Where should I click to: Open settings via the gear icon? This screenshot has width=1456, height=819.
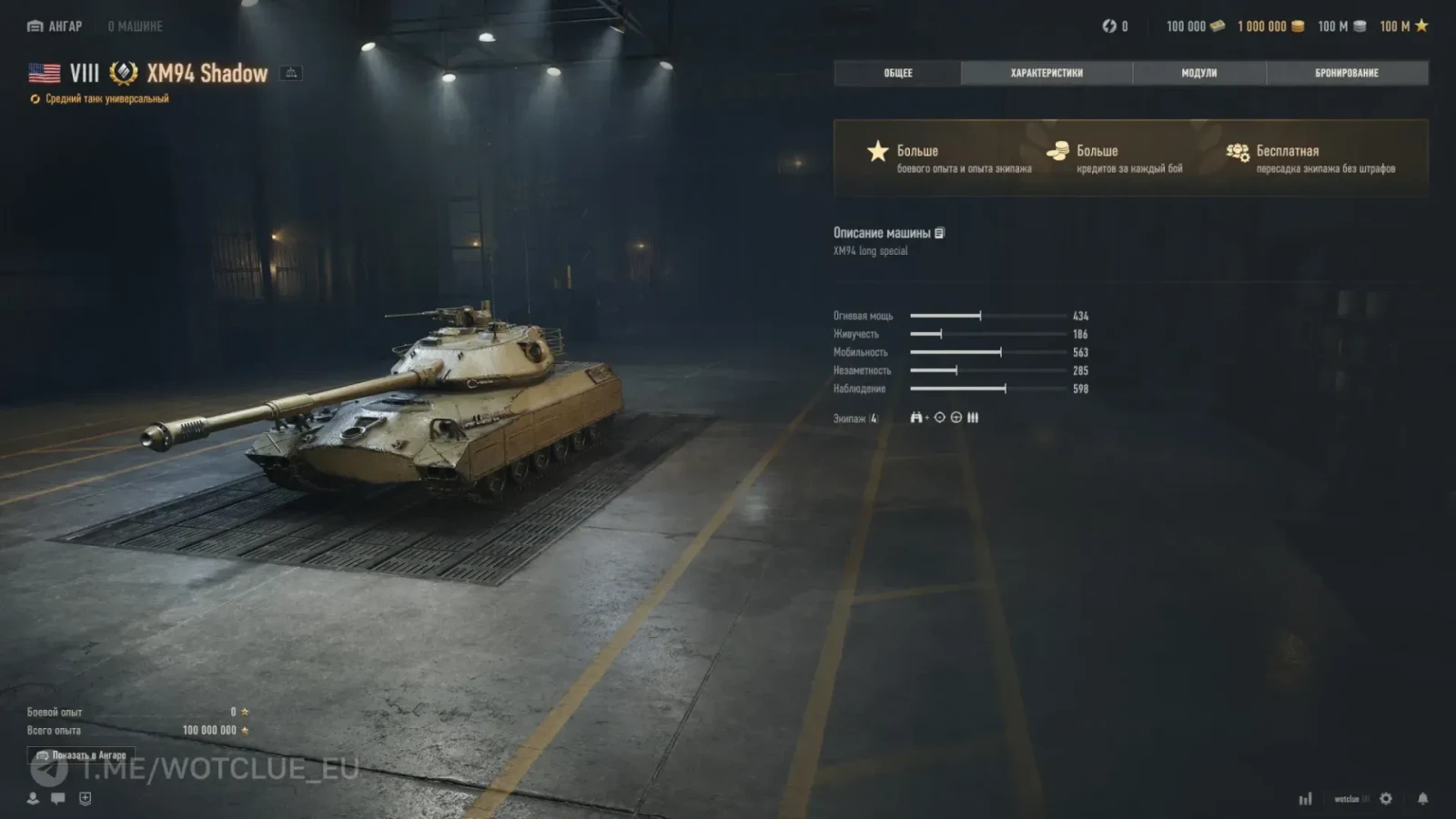tap(1386, 798)
